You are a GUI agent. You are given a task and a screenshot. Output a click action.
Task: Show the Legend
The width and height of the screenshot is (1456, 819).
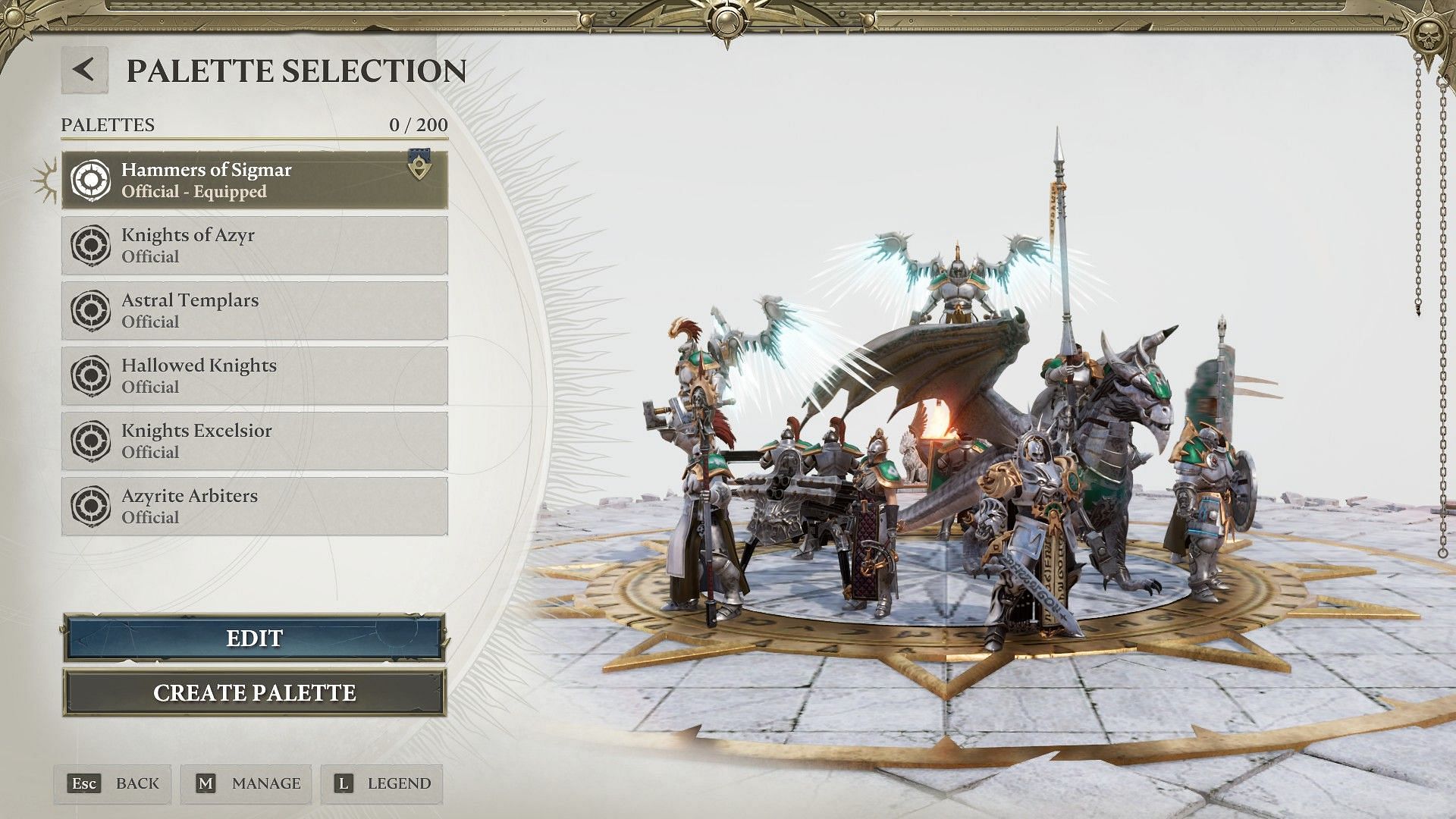tap(383, 784)
